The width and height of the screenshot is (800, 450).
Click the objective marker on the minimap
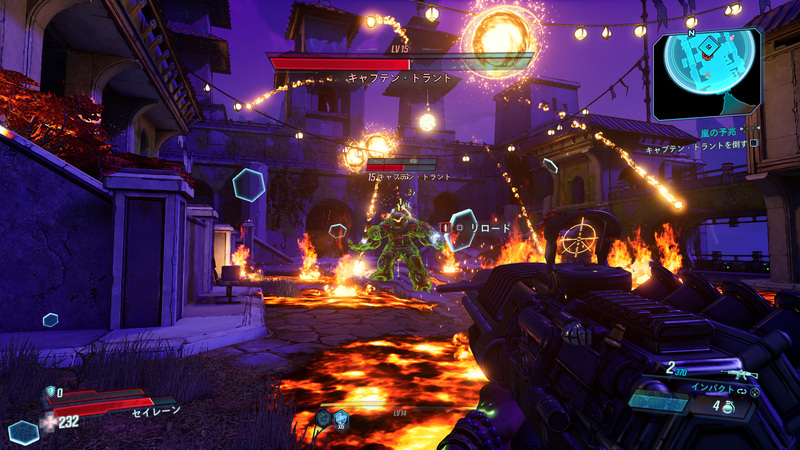707,49
